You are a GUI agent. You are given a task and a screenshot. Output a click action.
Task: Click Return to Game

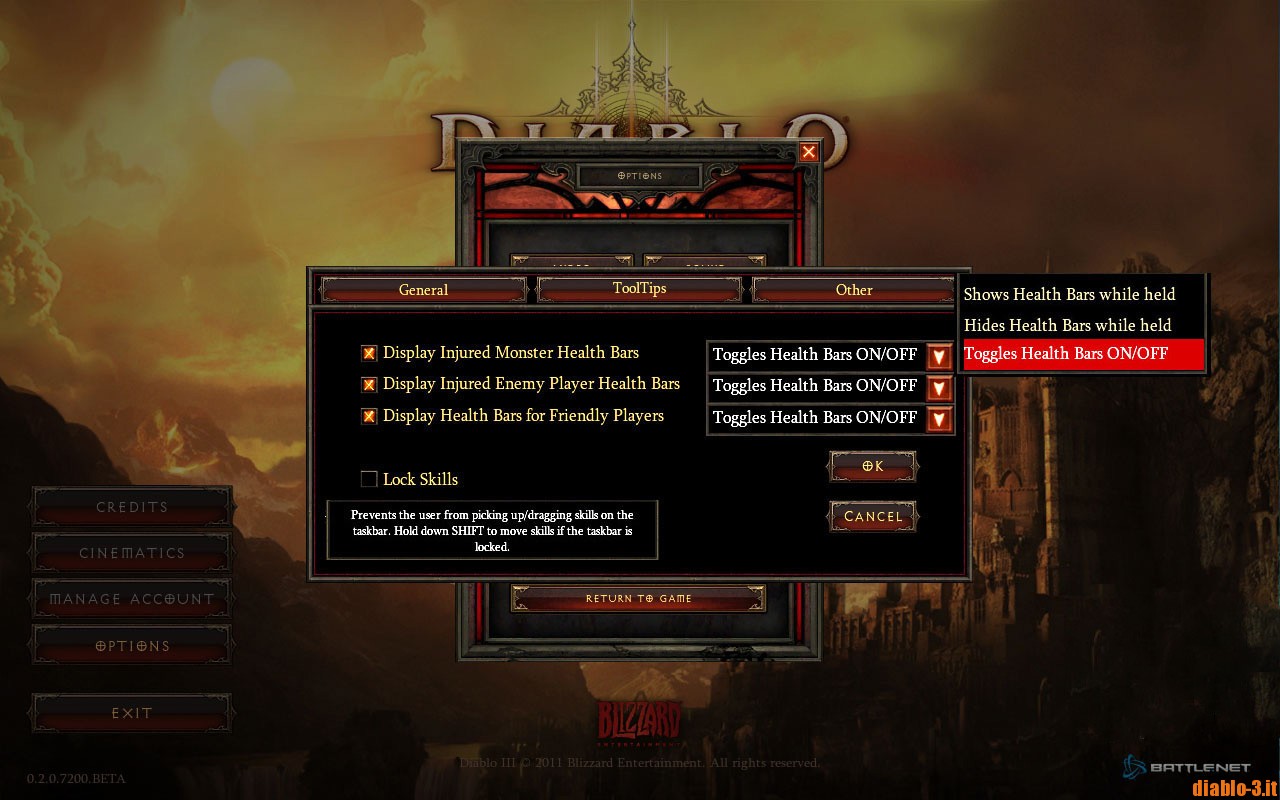click(637, 598)
